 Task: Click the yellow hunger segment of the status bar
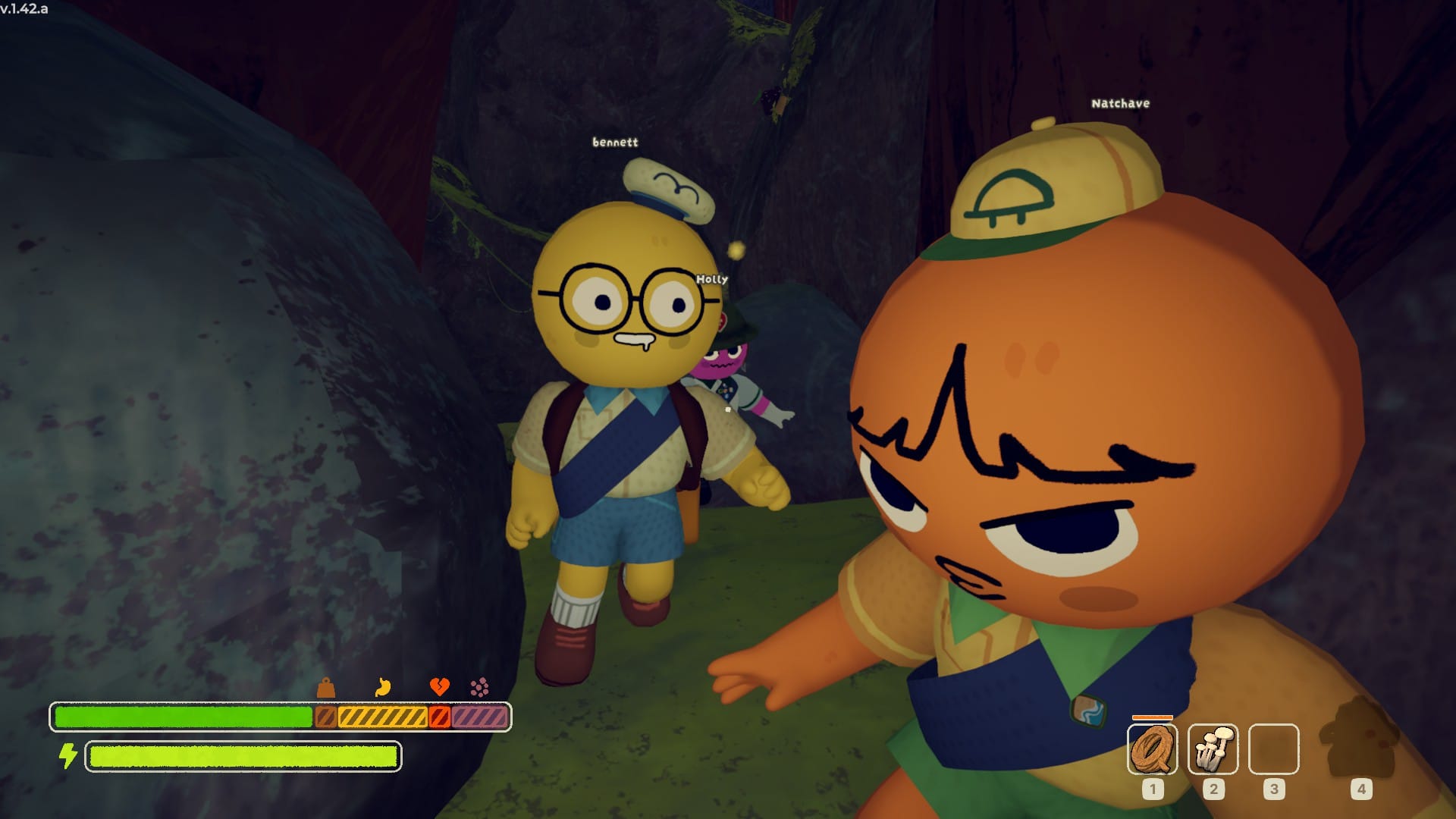(x=381, y=715)
